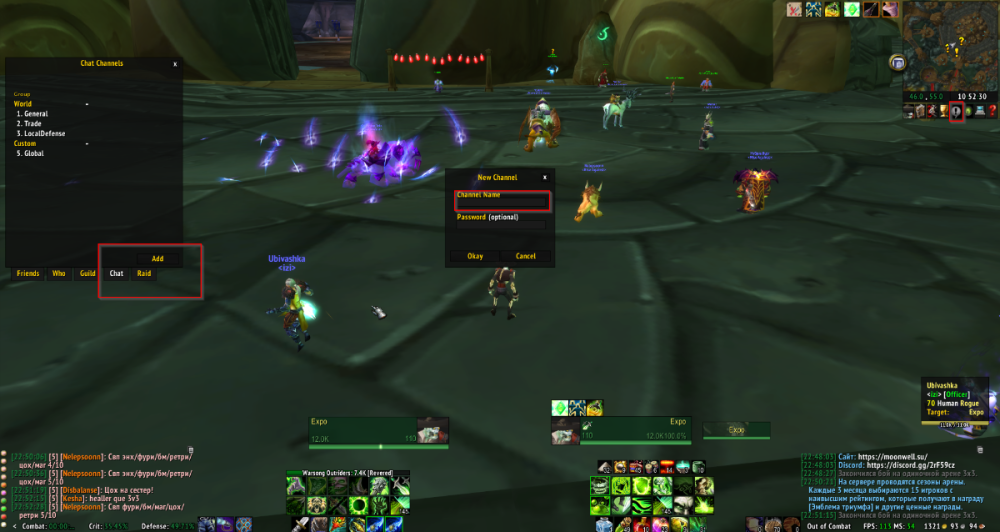Close the Chat Channels window
Viewport: 1000px width, 532px height.
click(175, 64)
